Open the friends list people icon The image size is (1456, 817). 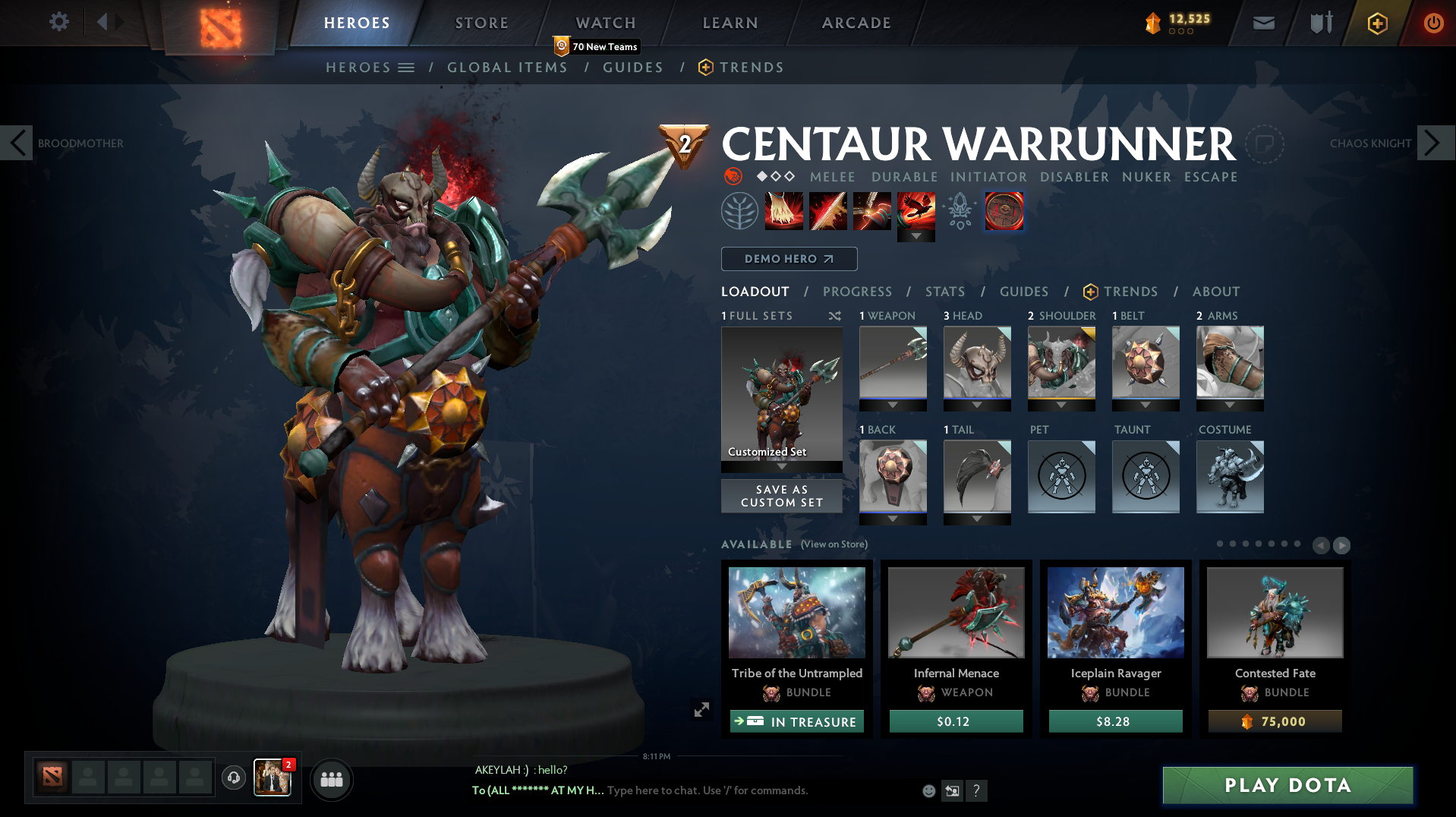(331, 780)
